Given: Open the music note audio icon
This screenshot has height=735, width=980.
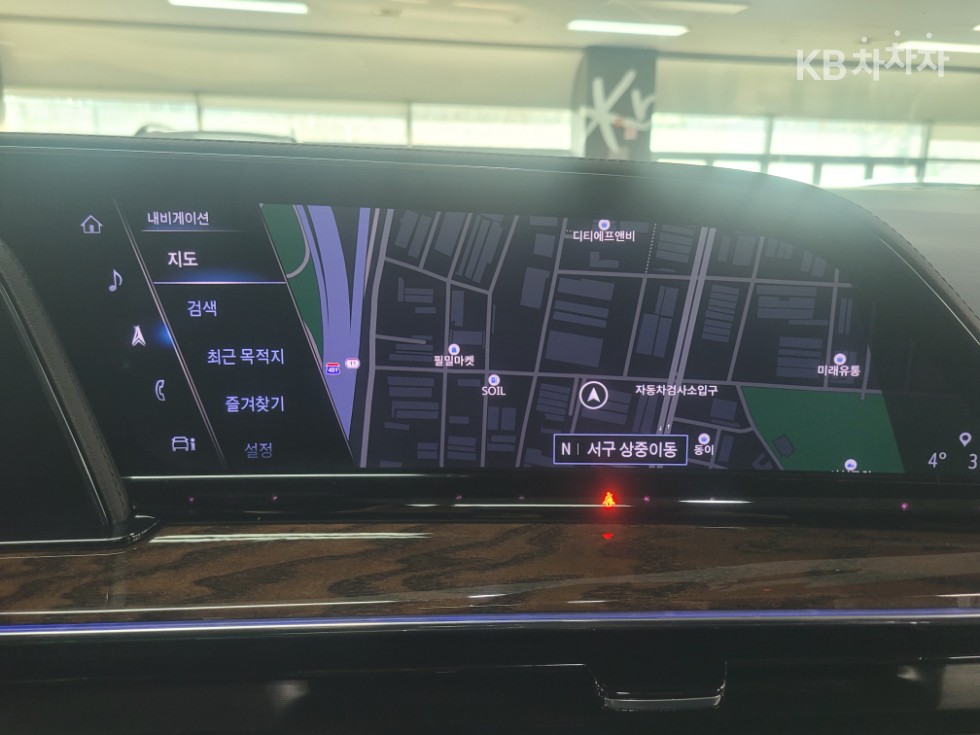Looking at the screenshot, I should tap(115, 280).
